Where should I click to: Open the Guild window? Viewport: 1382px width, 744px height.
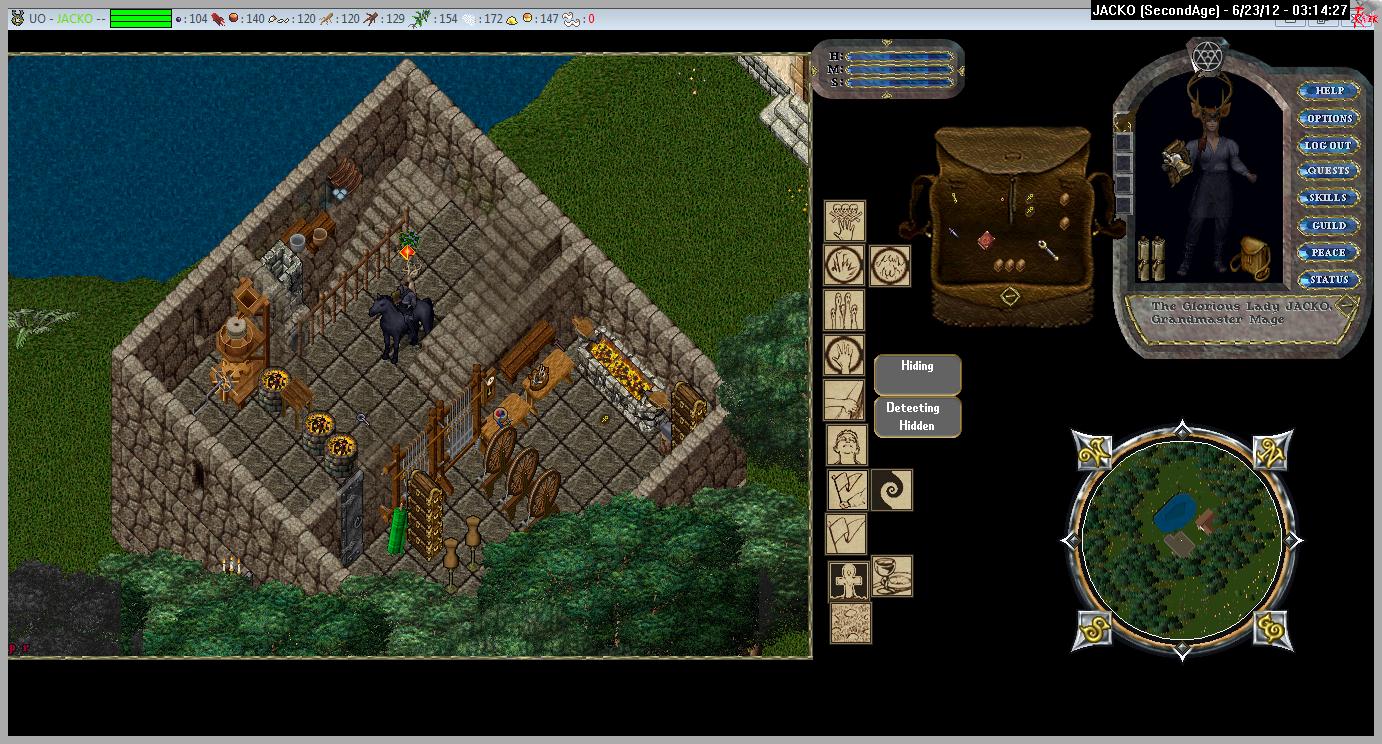(x=1328, y=226)
